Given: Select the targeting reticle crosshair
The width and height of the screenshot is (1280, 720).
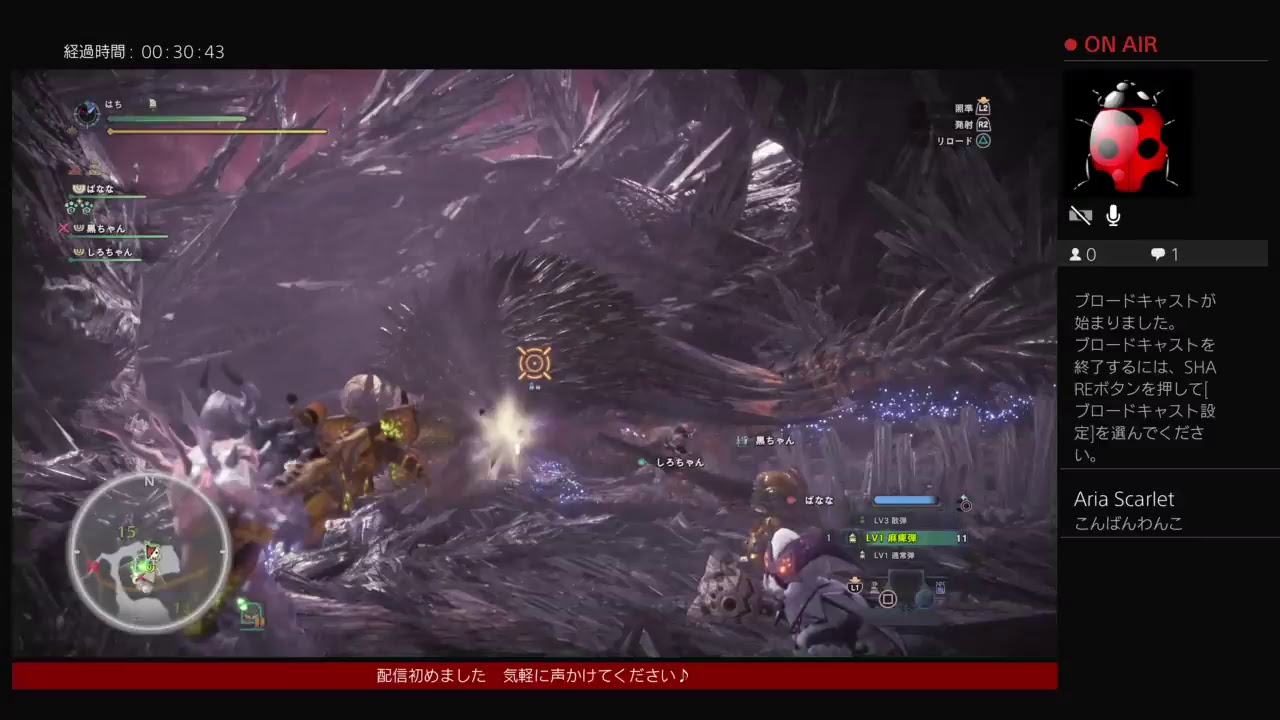Looking at the screenshot, I should [x=535, y=363].
